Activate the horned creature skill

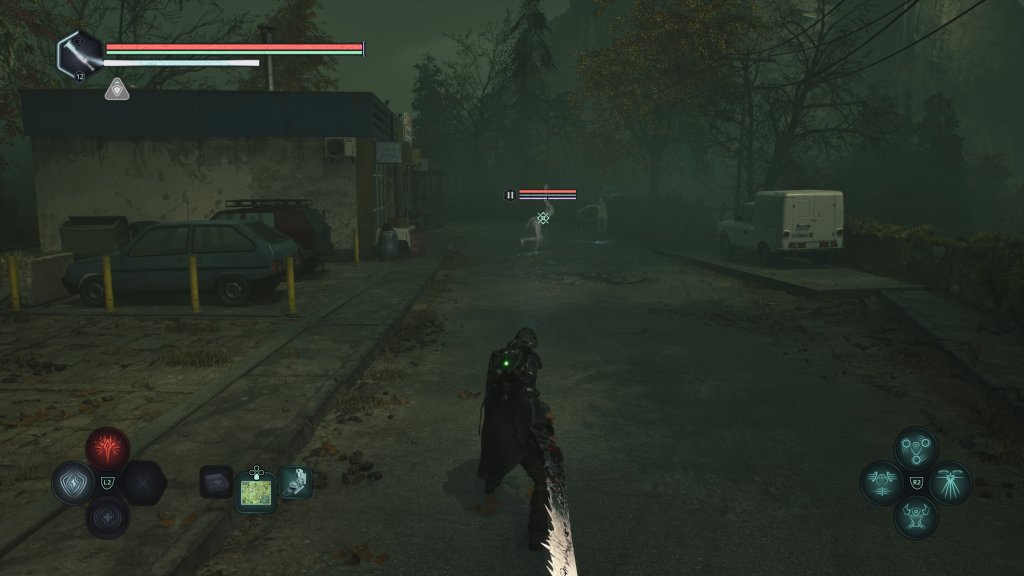pyautogui.click(x=915, y=517)
